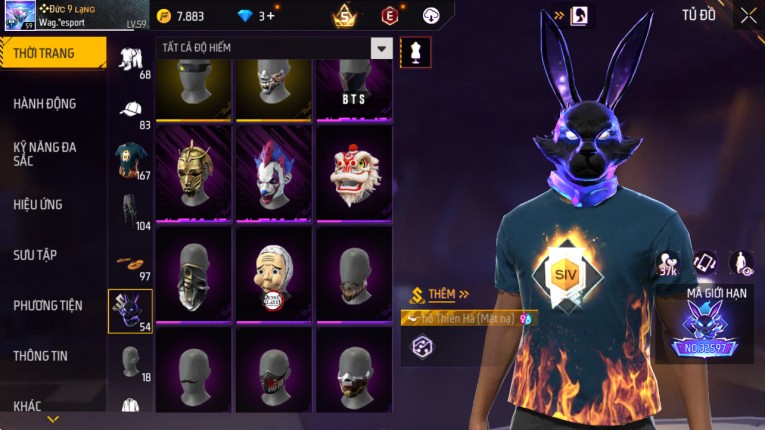Screen dimensions: 765x430
Task: Pick the lion dance head mask
Action: click(x=354, y=172)
